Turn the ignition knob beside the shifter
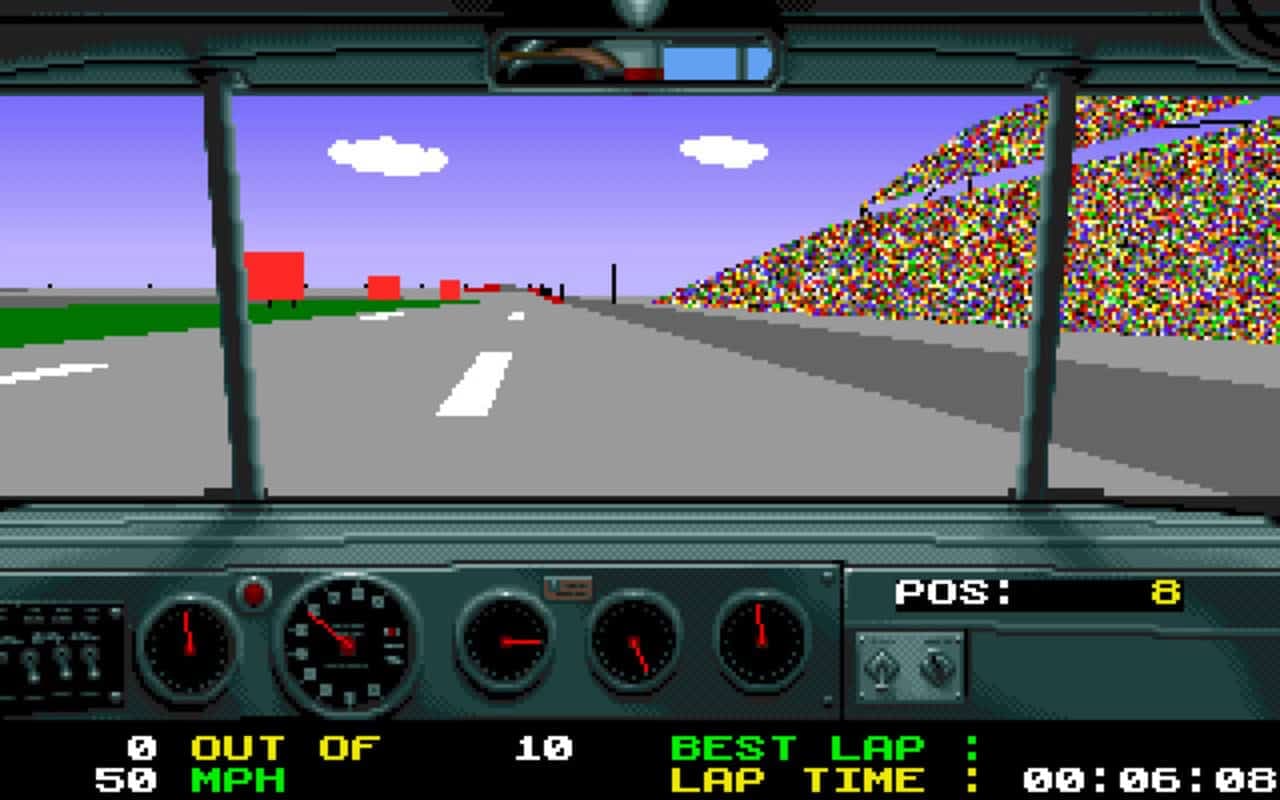This screenshot has height=800, width=1280. 937,668
